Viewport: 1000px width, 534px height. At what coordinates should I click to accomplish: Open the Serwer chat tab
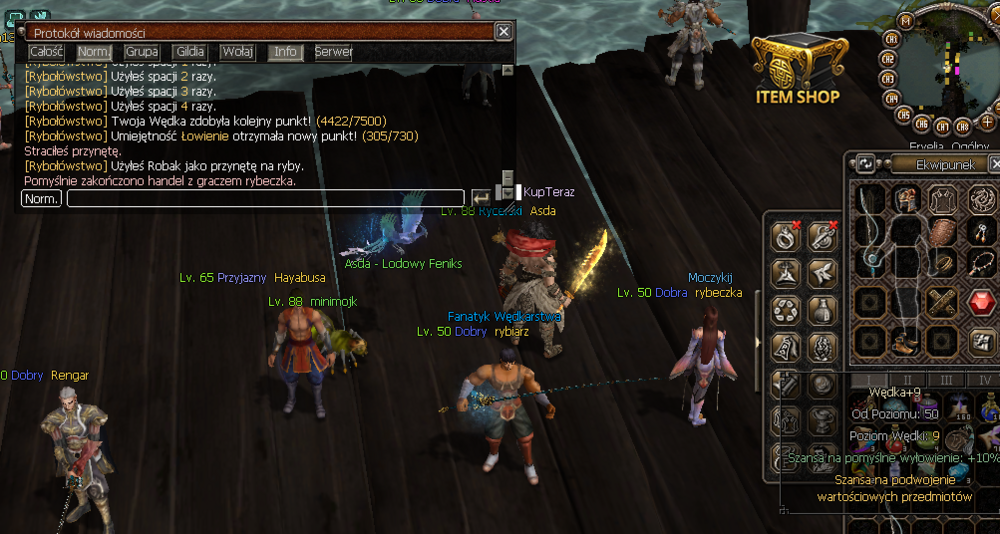(x=333, y=52)
